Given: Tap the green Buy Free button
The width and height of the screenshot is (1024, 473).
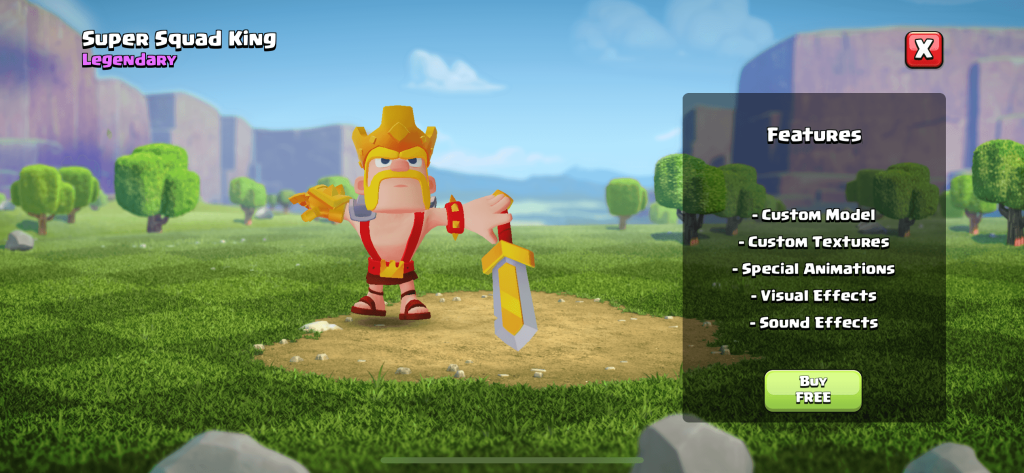Looking at the screenshot, I should pyautogui.click(x=813, y=389).
